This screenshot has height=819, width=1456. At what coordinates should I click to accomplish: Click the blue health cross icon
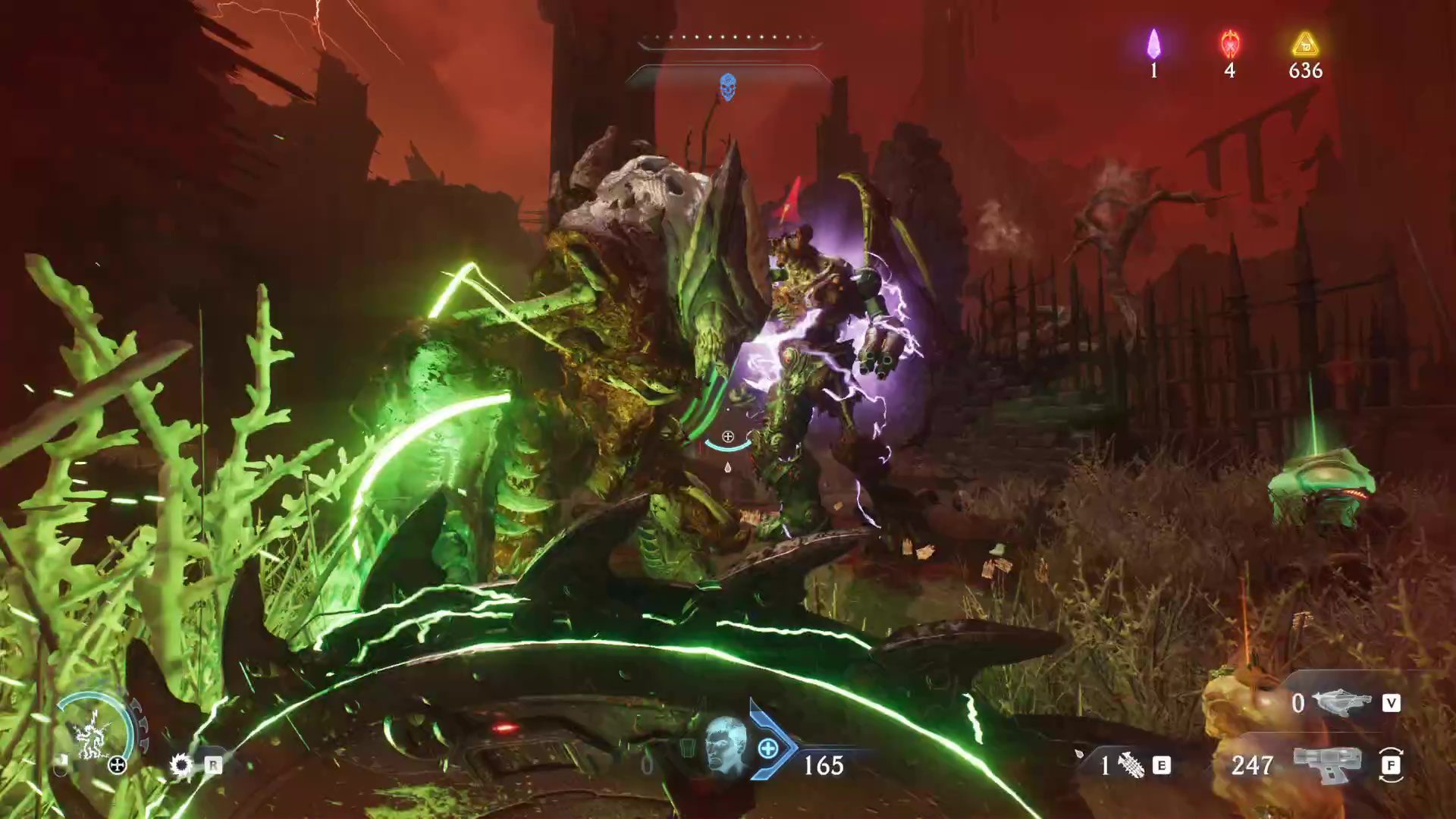point(767,749)
